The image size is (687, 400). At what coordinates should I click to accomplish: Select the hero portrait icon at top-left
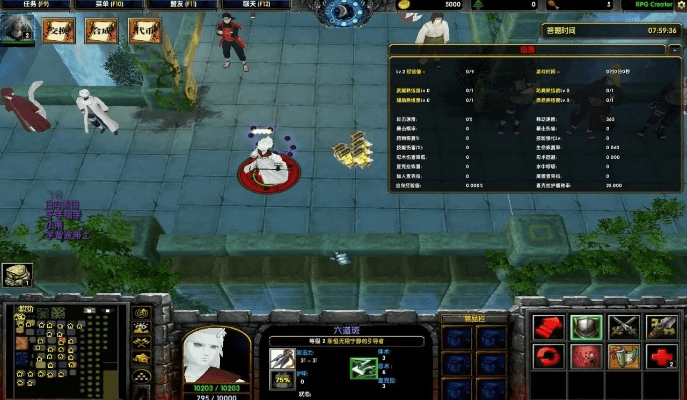[x=16, y=29]
